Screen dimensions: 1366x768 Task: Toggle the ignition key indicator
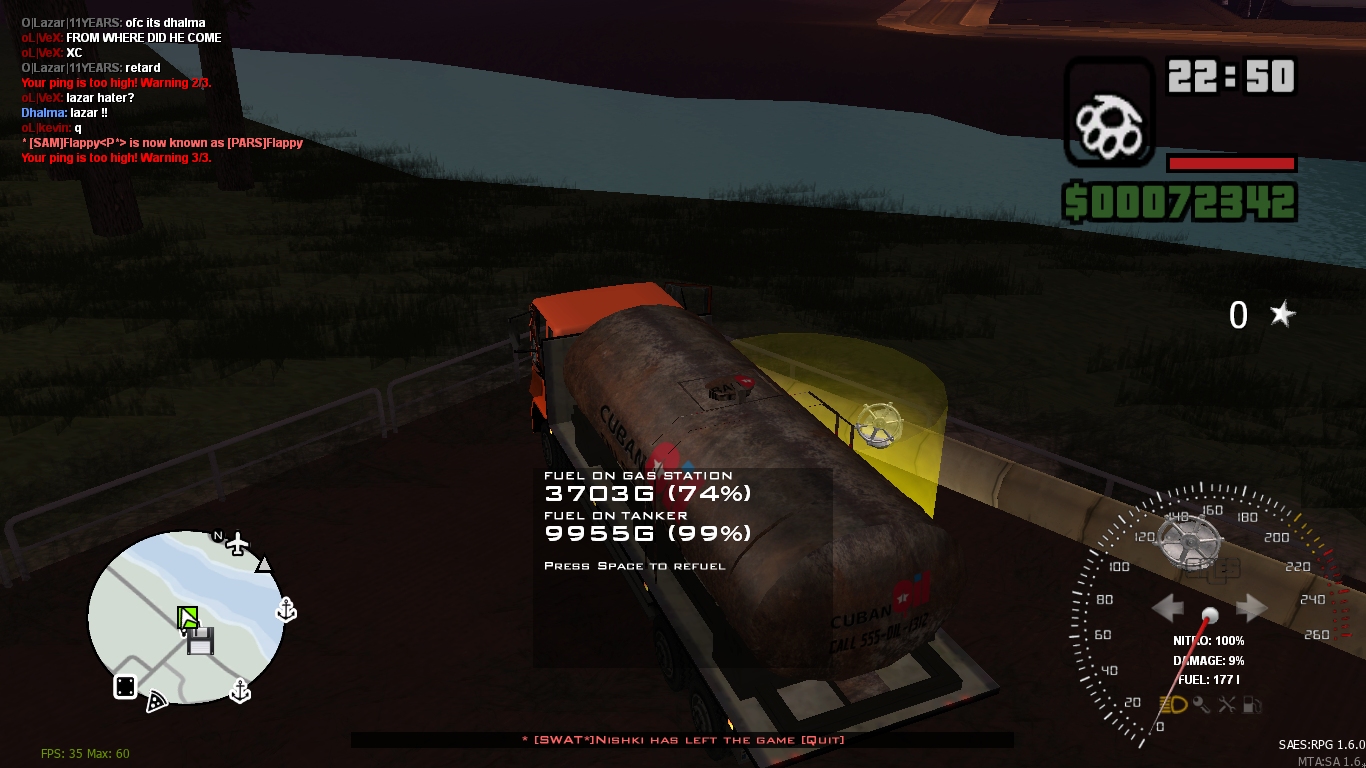pos(1201,705)
